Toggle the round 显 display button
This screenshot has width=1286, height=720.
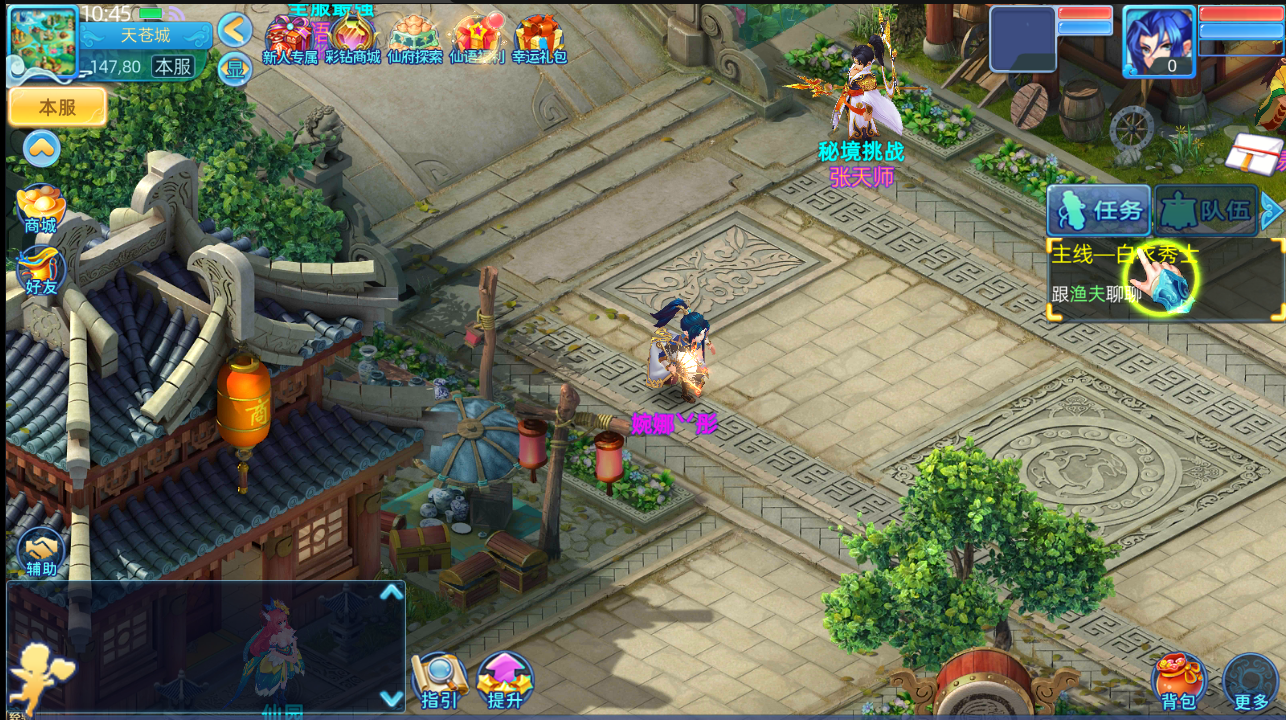(x=234, y=69)
